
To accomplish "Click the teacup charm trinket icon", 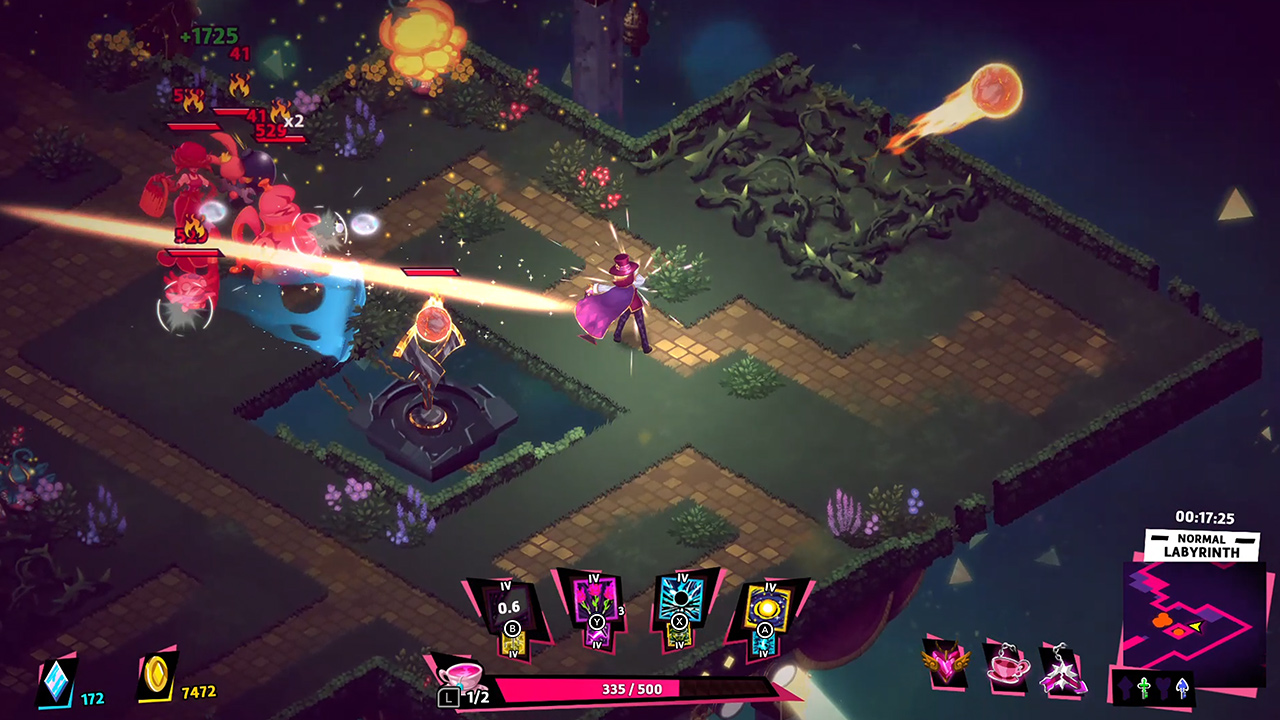I will (x=1007, y=667).
